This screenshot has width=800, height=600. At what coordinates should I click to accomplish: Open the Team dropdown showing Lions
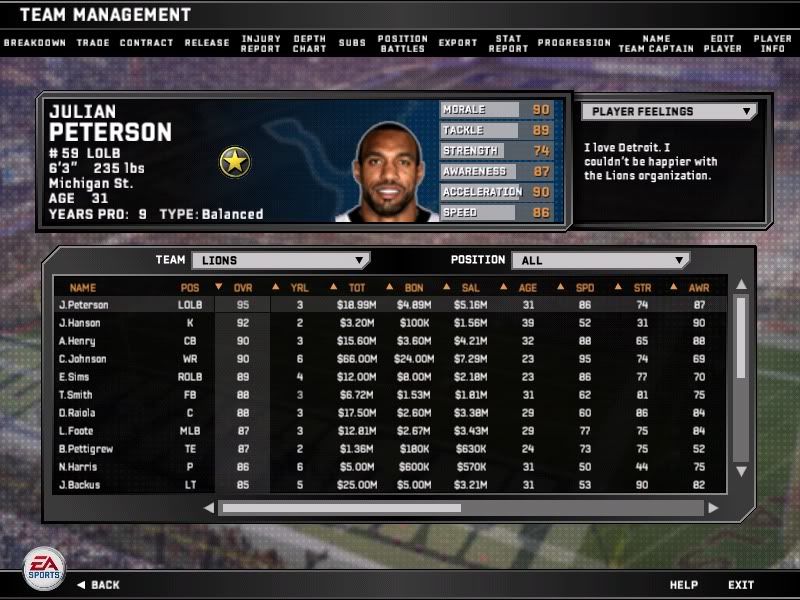tap(280, 260)
